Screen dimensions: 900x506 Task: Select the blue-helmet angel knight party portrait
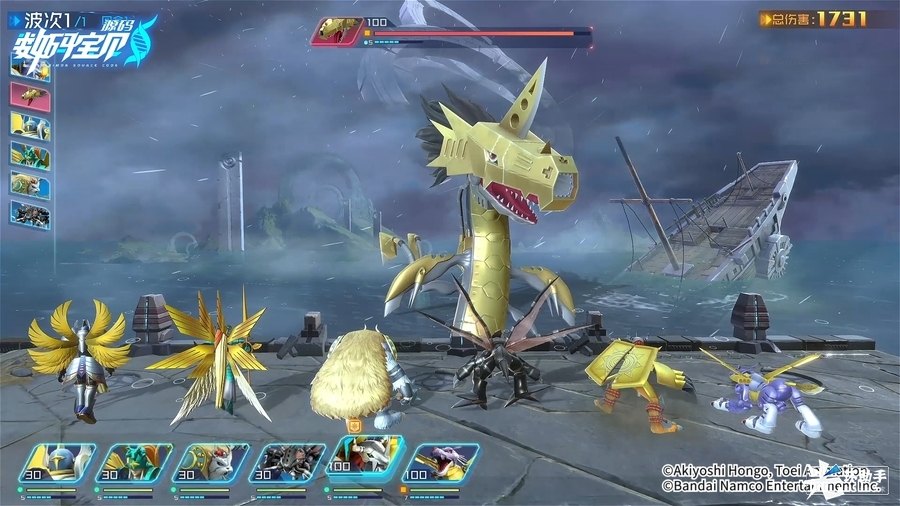[56, 464]
